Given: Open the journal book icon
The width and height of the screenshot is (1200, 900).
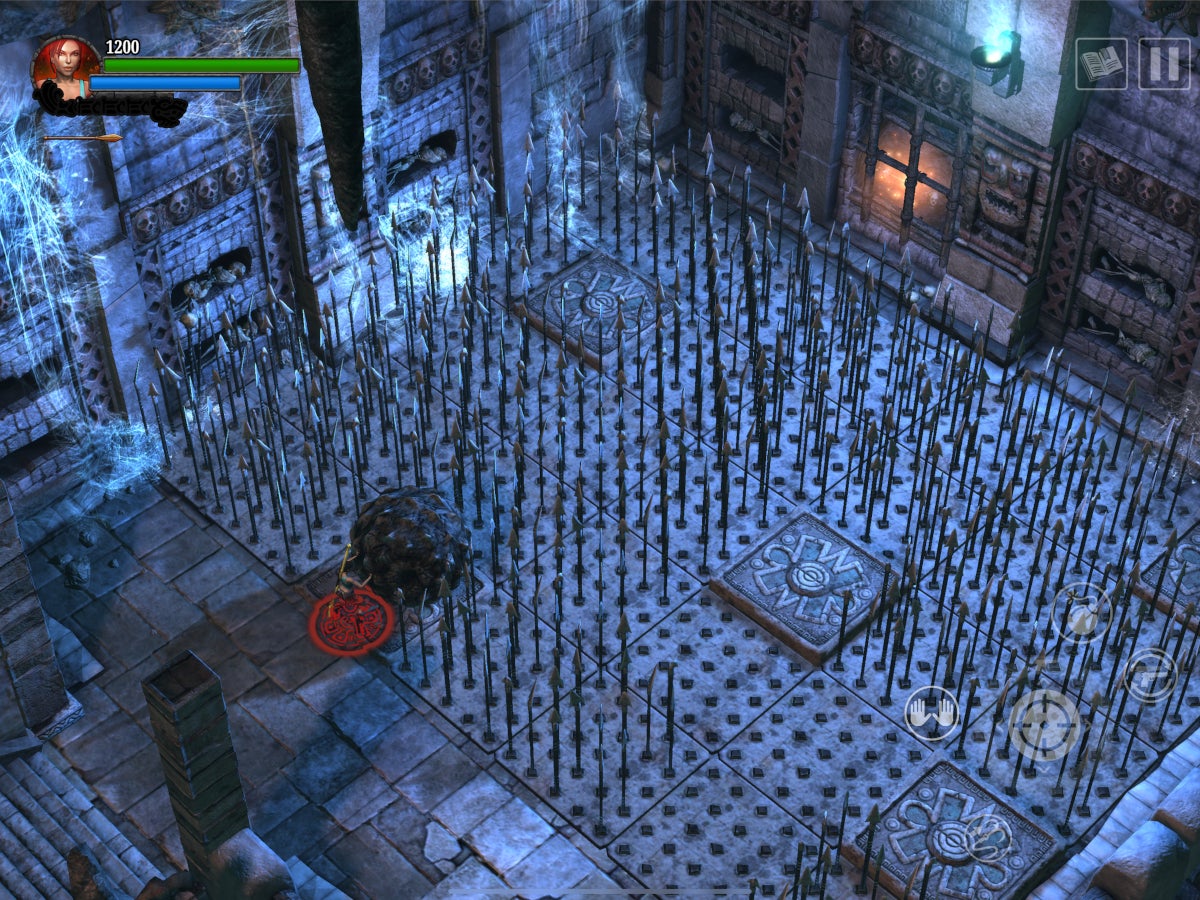Looking at the screenshot, I should pos(1101,64).
